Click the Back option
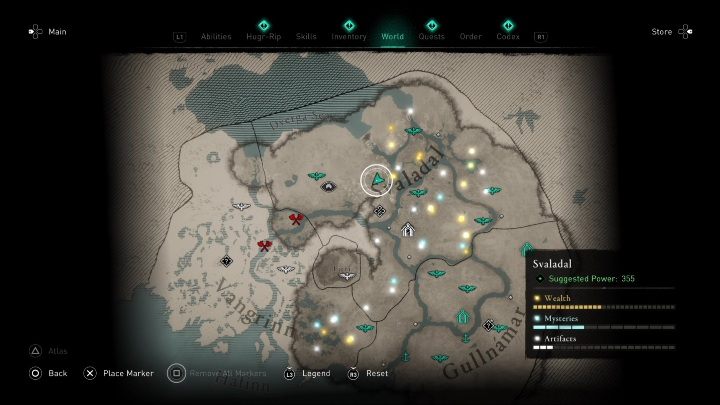The width and height of the screenshot is (720, 405). coord(49,373)
